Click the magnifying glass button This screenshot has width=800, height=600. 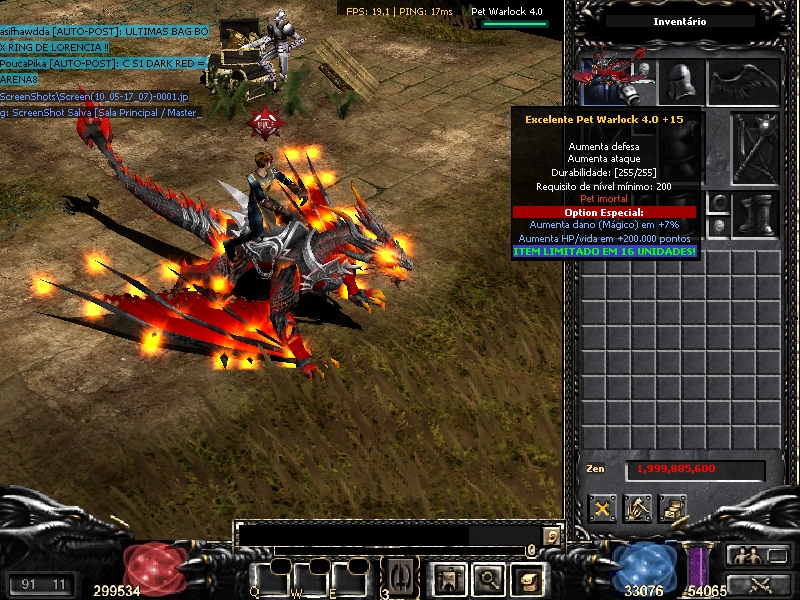487,577
